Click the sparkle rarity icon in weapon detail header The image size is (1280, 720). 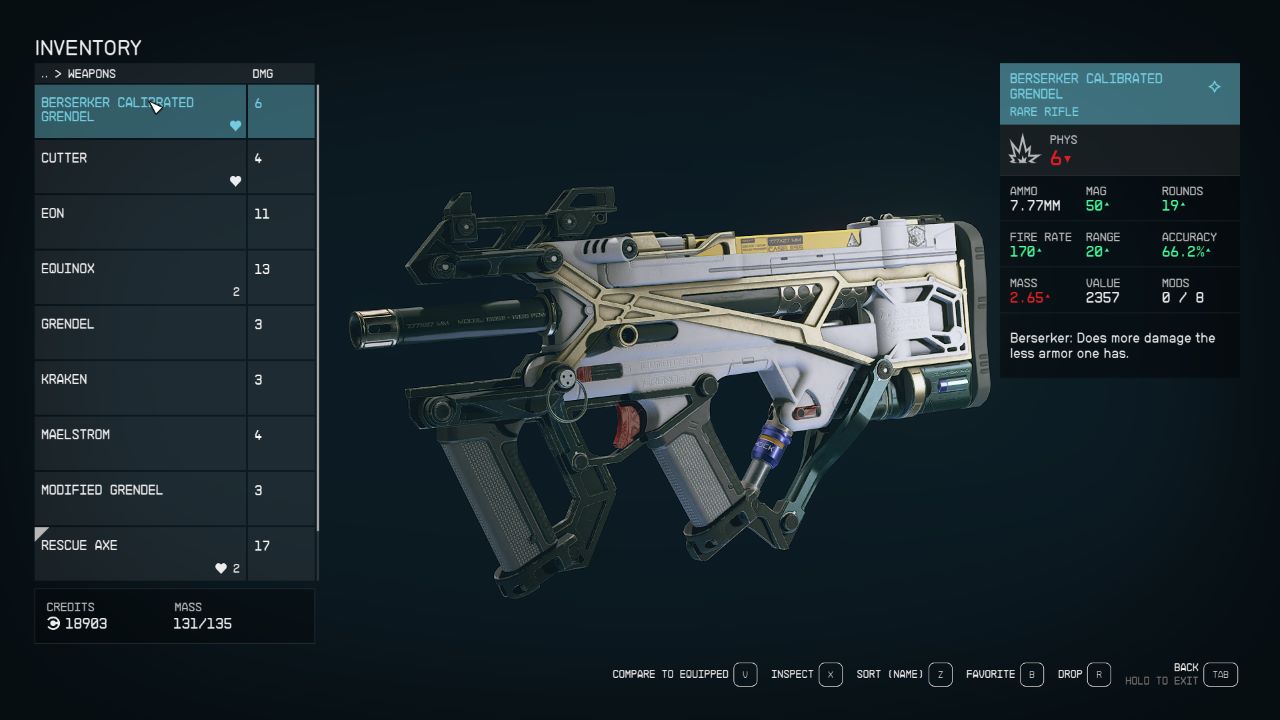tap(1215, 87)
